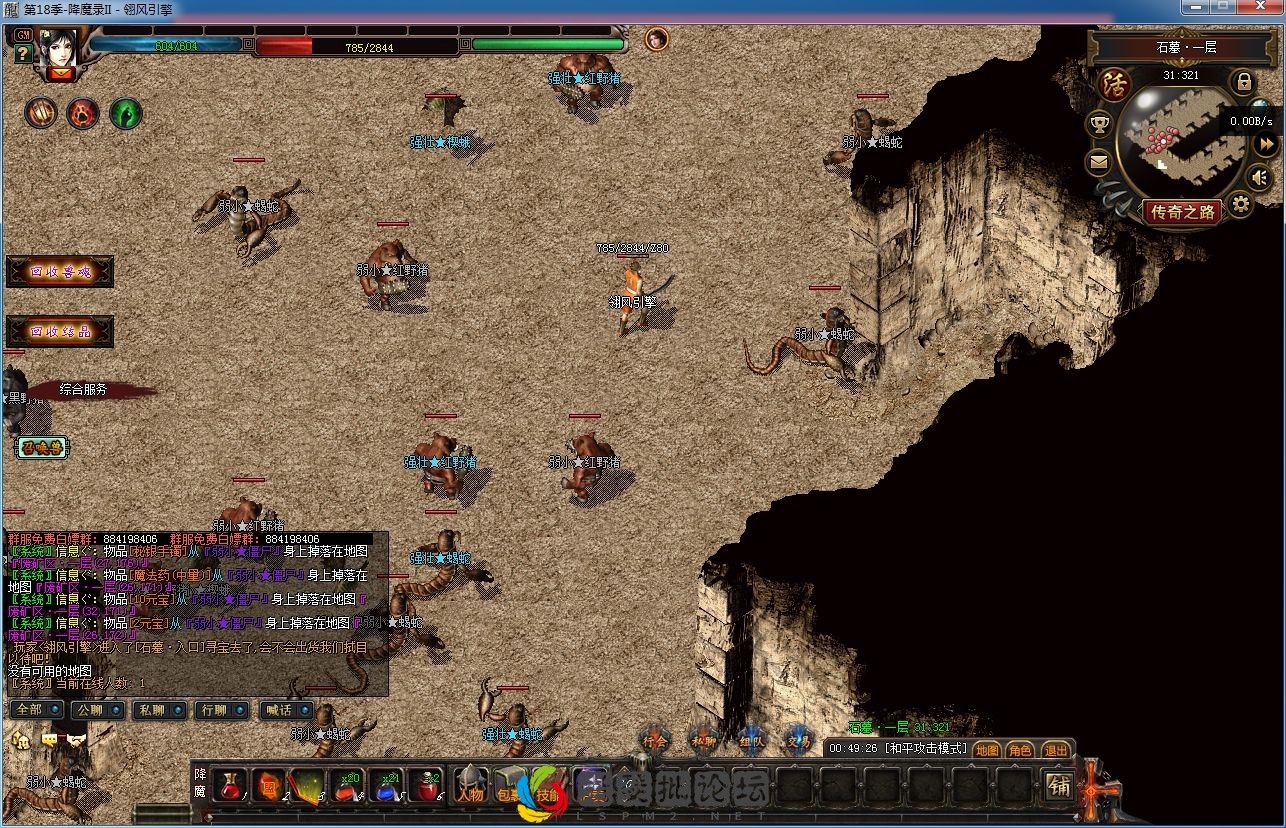The width and height of the screenshot is (1286, 828).
Task: Click the padlock icon by the minimap
Action: 1243,81
